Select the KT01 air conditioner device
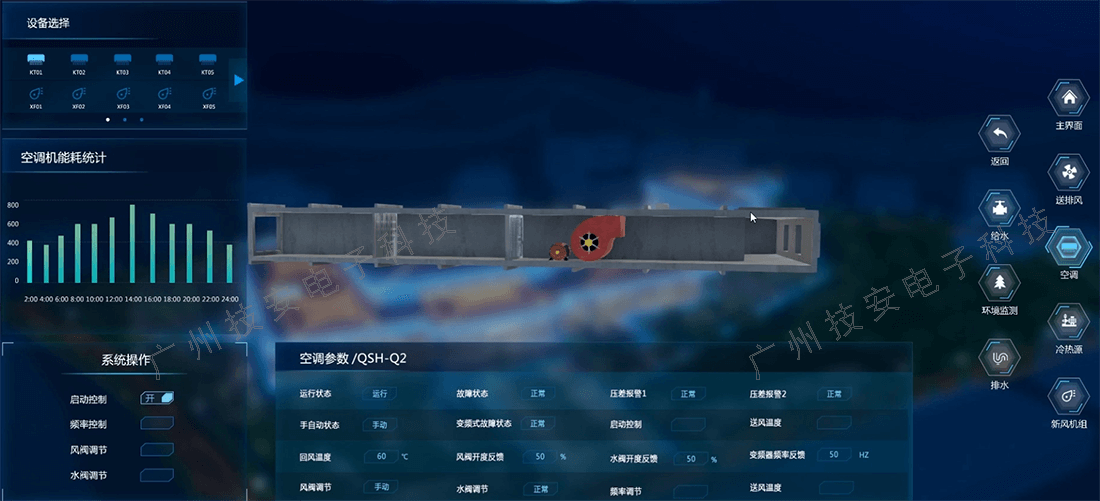 (x=36, y=62)
